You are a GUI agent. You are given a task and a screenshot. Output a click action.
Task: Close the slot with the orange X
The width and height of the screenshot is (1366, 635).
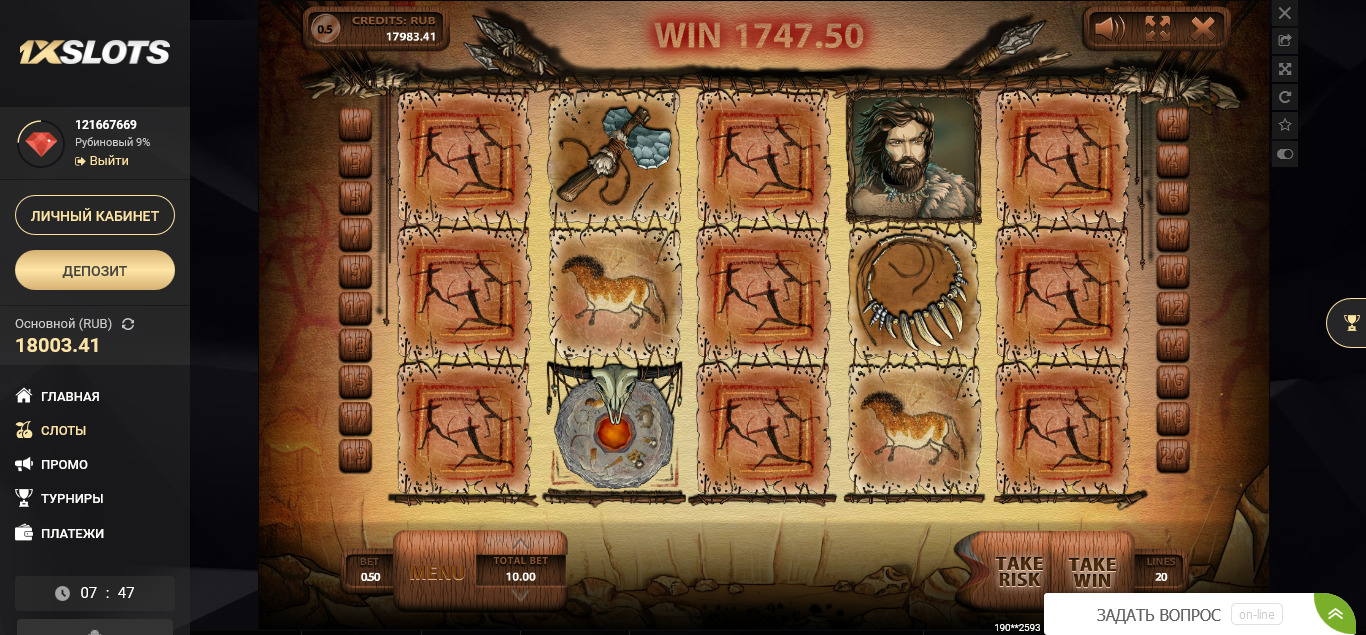1203,28
